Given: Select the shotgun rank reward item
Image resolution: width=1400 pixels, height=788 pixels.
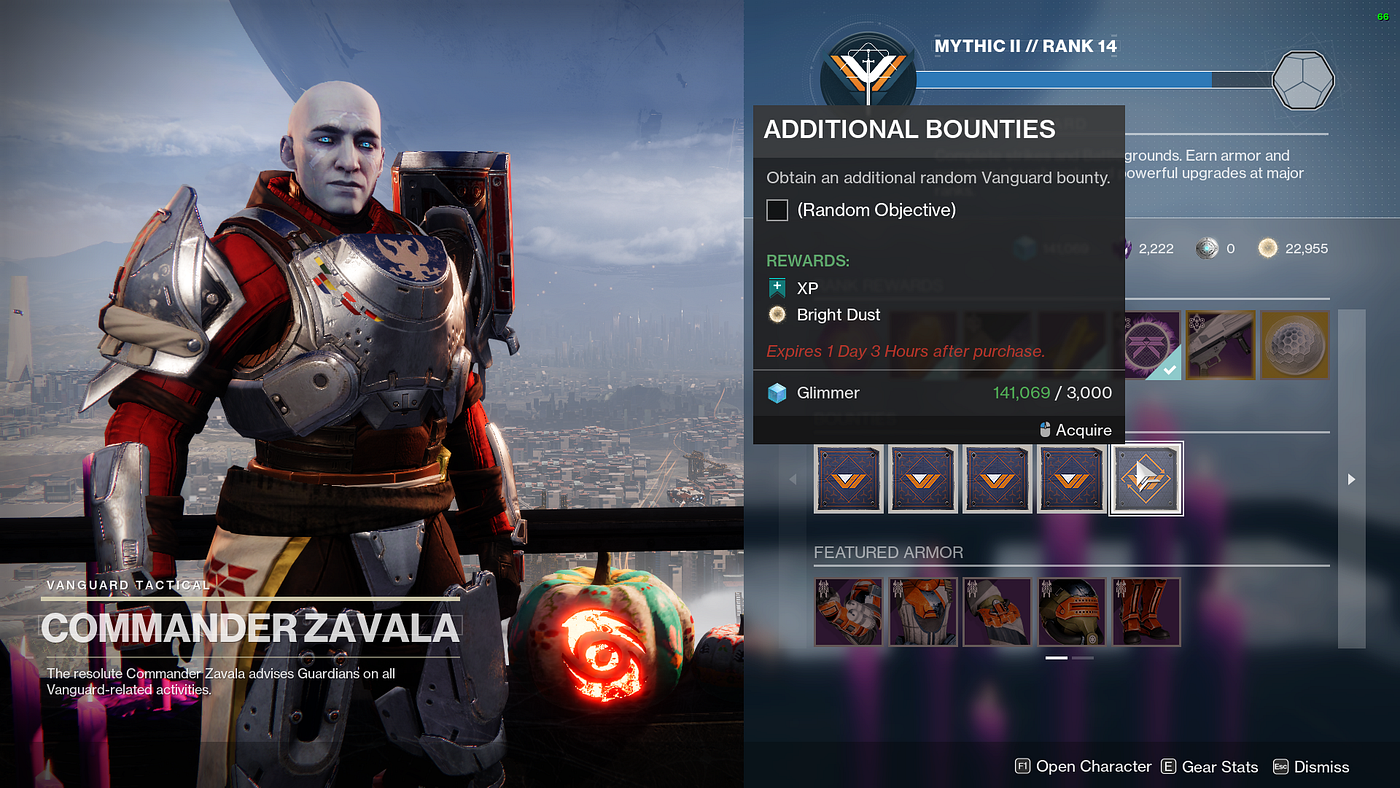Looking at the screenshot, I should pyautogui.click(x=1219, y=344).
